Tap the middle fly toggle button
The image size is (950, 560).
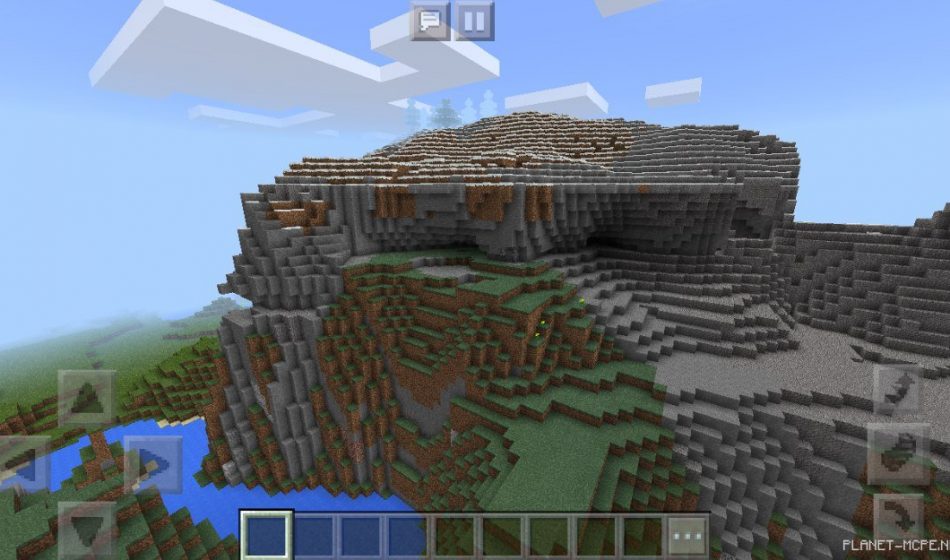[x=898, y=453]
